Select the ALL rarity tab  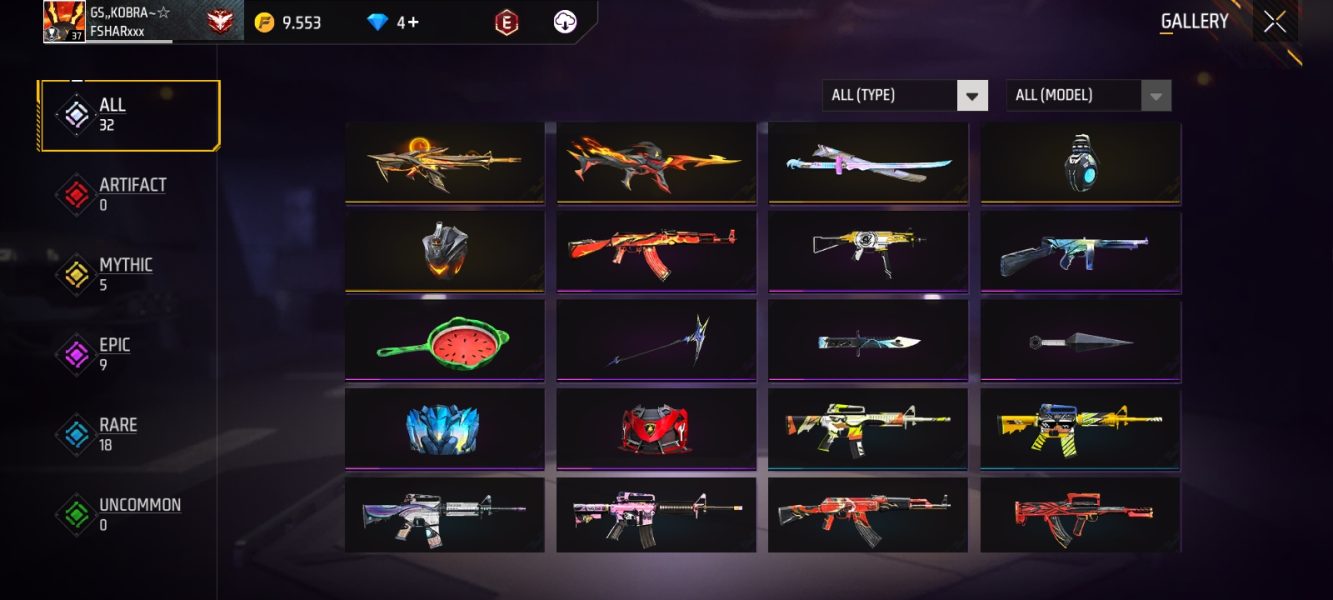tap(129, 115)
